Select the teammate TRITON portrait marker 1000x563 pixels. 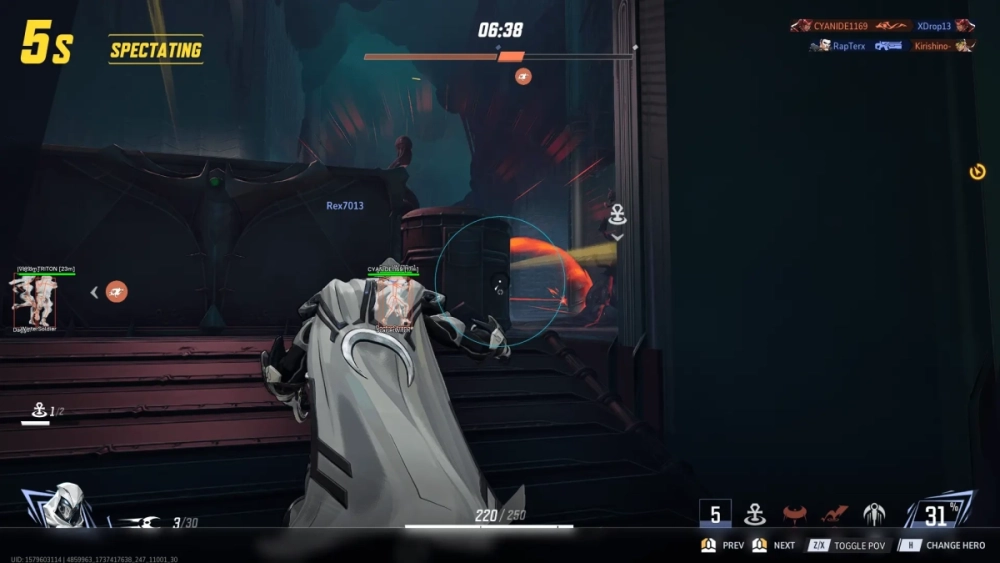tap(35, 299)
